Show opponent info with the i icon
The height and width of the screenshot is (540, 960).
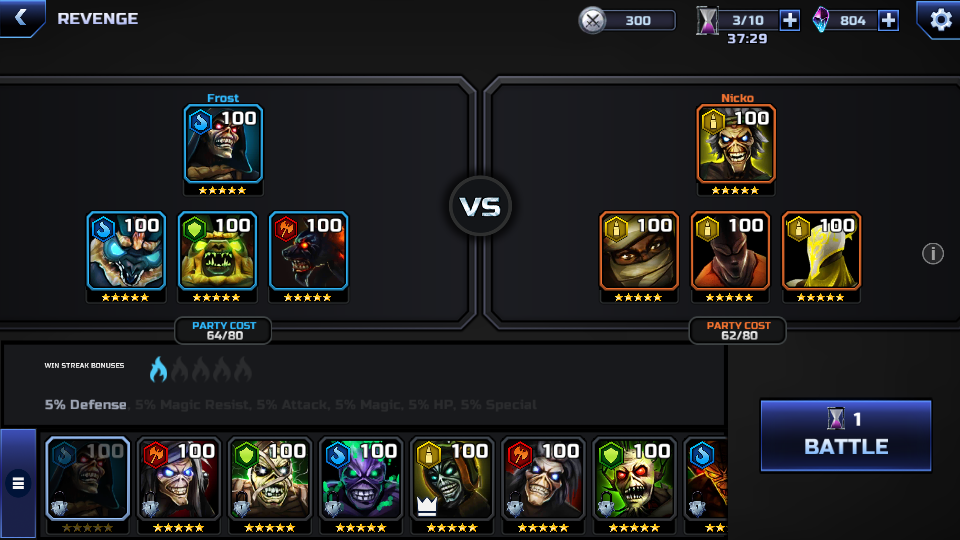pos(932,254)
